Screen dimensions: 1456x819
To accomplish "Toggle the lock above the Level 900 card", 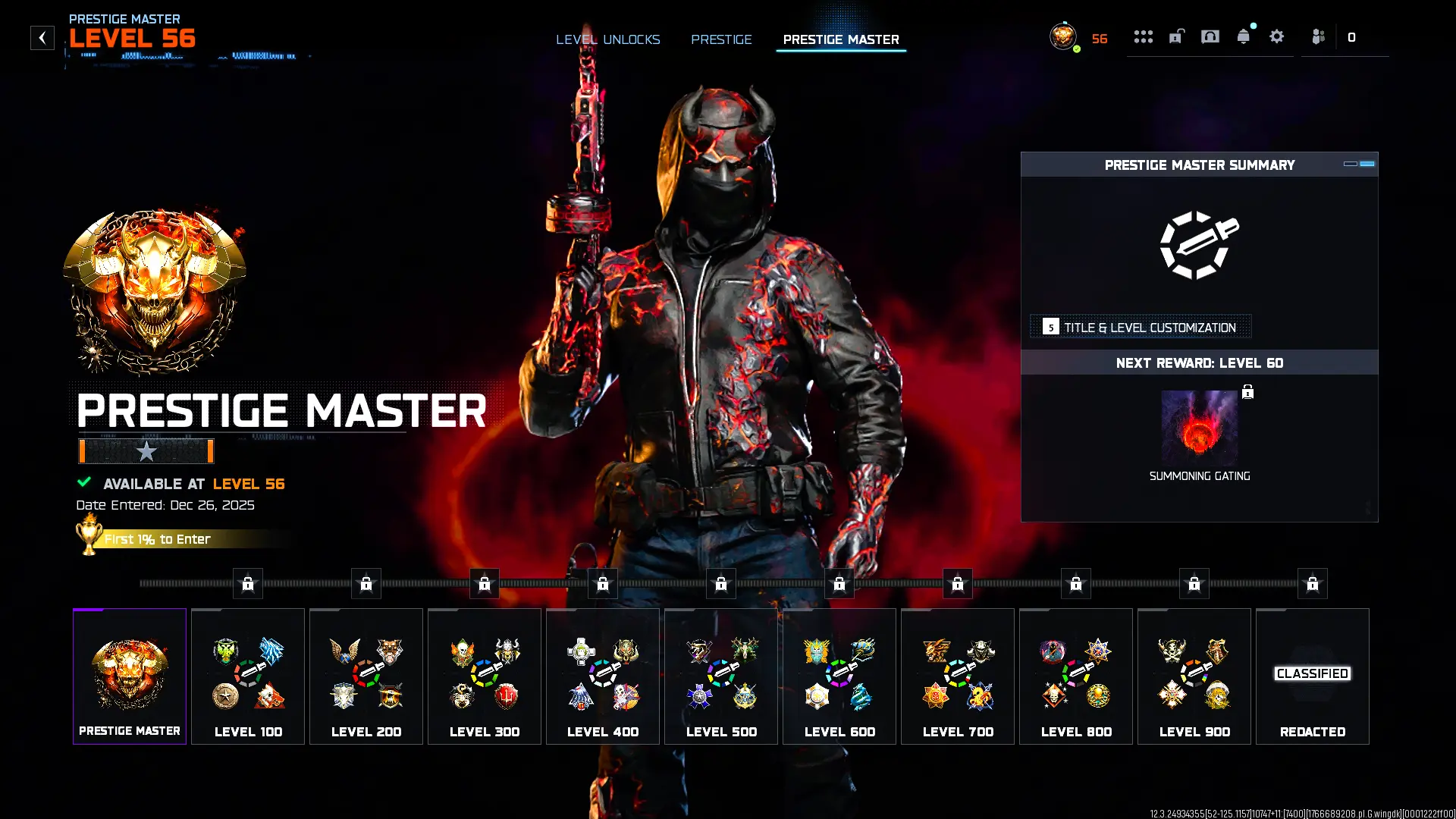I will point(1194,583).
